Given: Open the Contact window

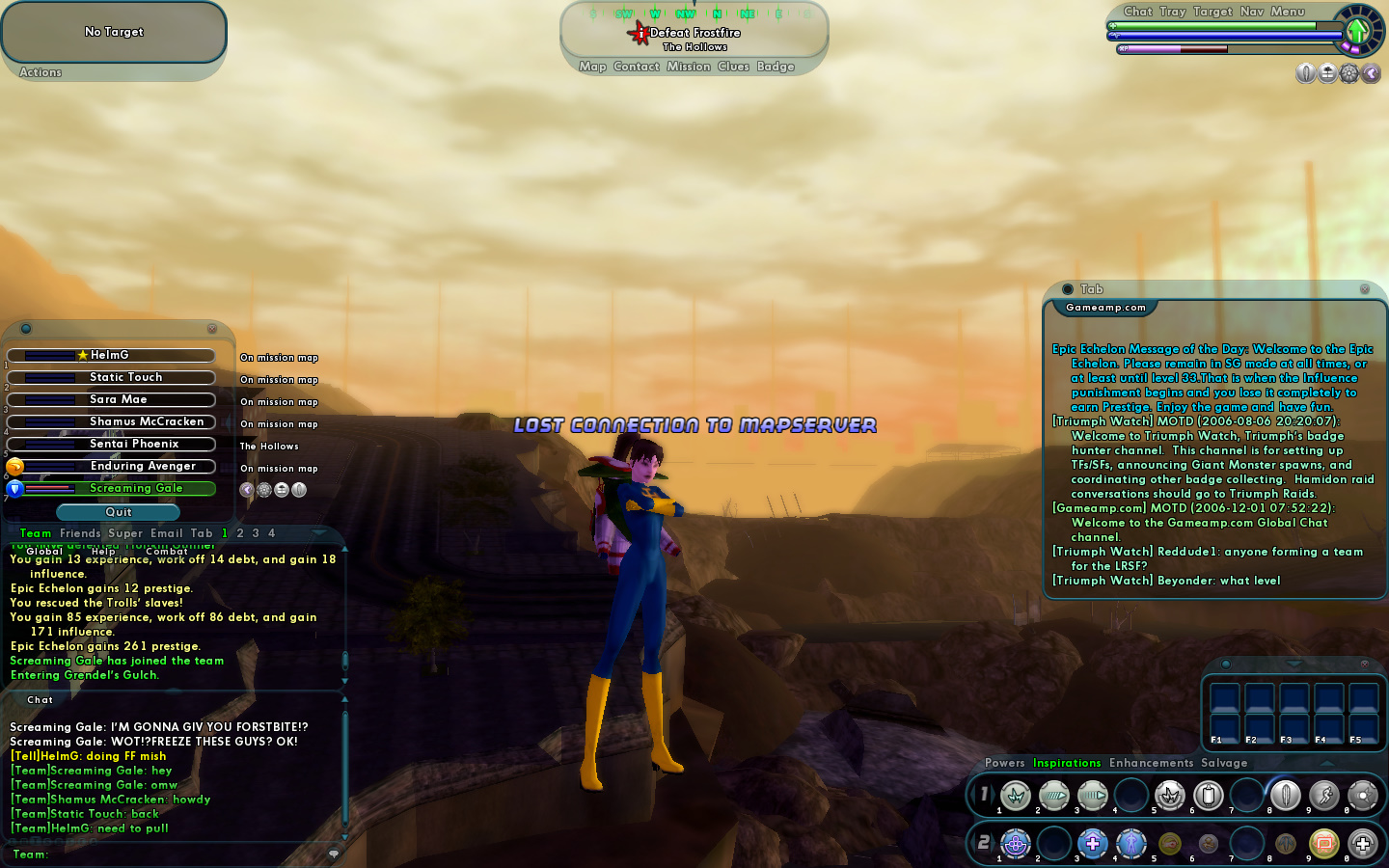Looking at the screenshot, I should (636, 67).
